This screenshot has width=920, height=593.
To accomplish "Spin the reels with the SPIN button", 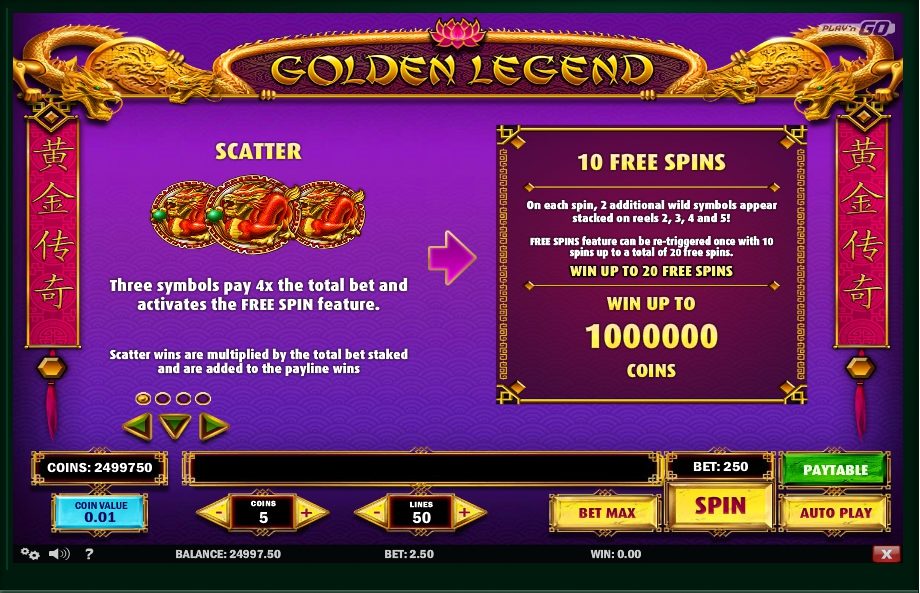I will pyautogui.click(x=720, y=506).
